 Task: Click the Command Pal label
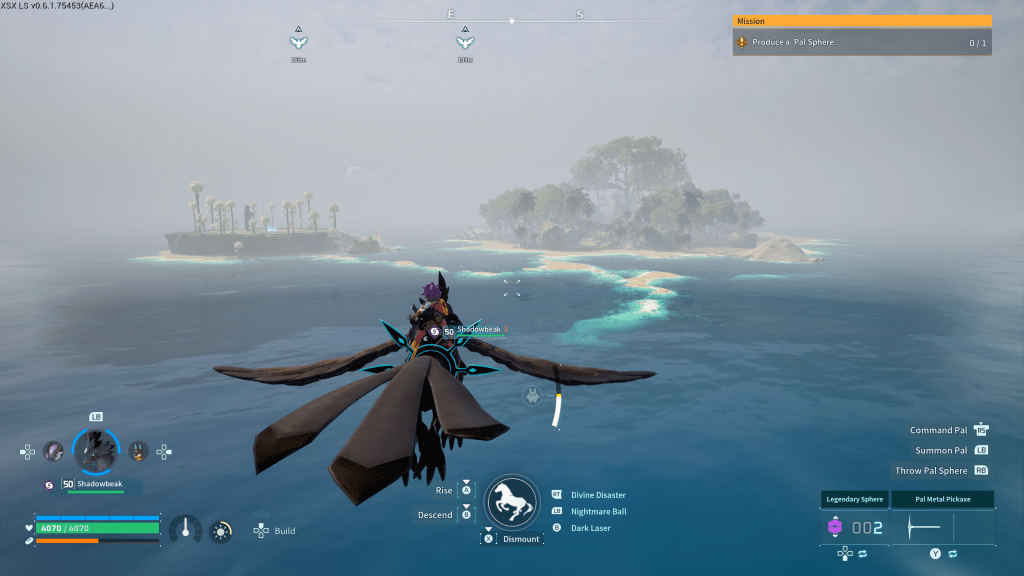pyautogui.click(x=938, y=430)
